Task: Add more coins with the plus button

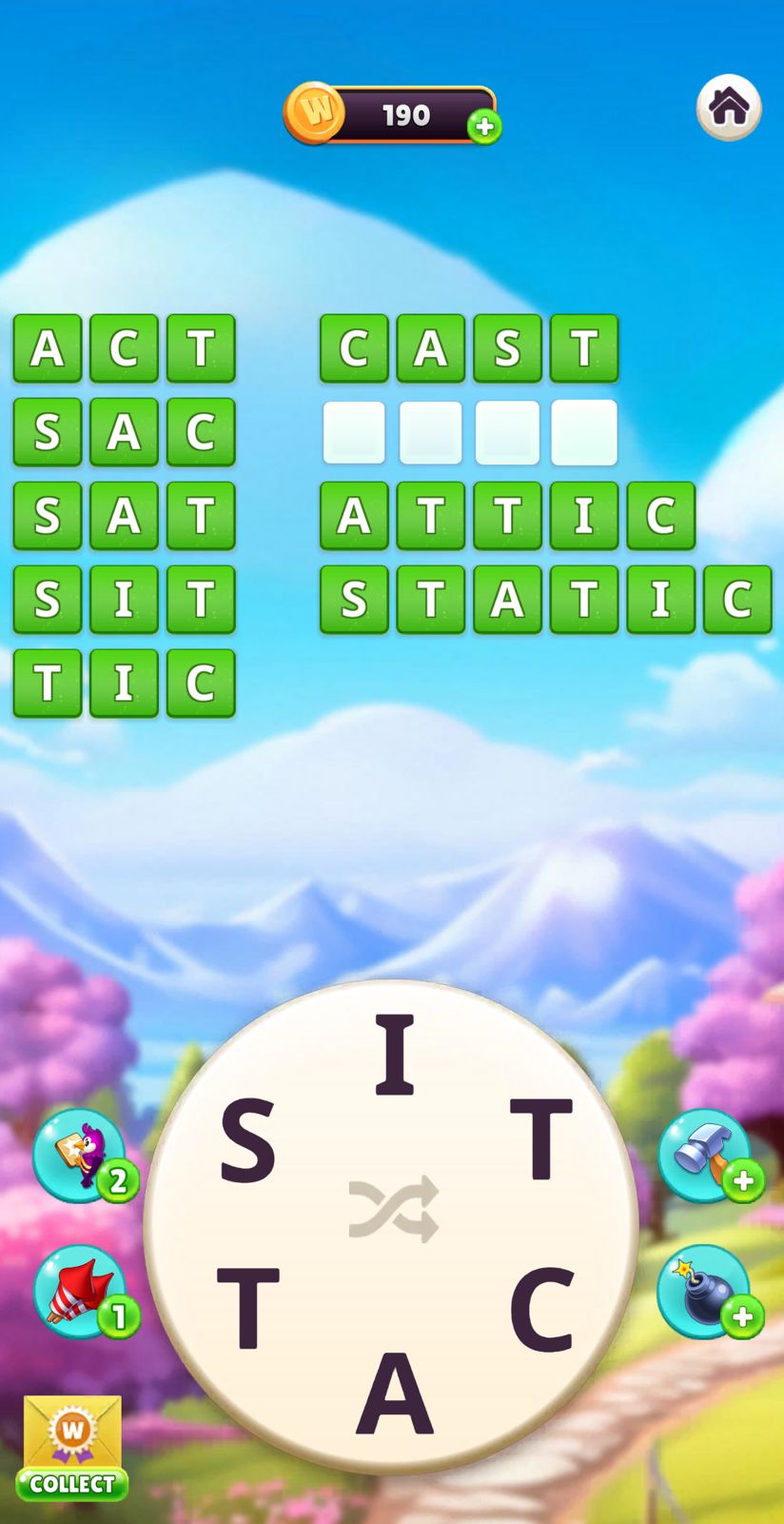Action: pos(484,127)
